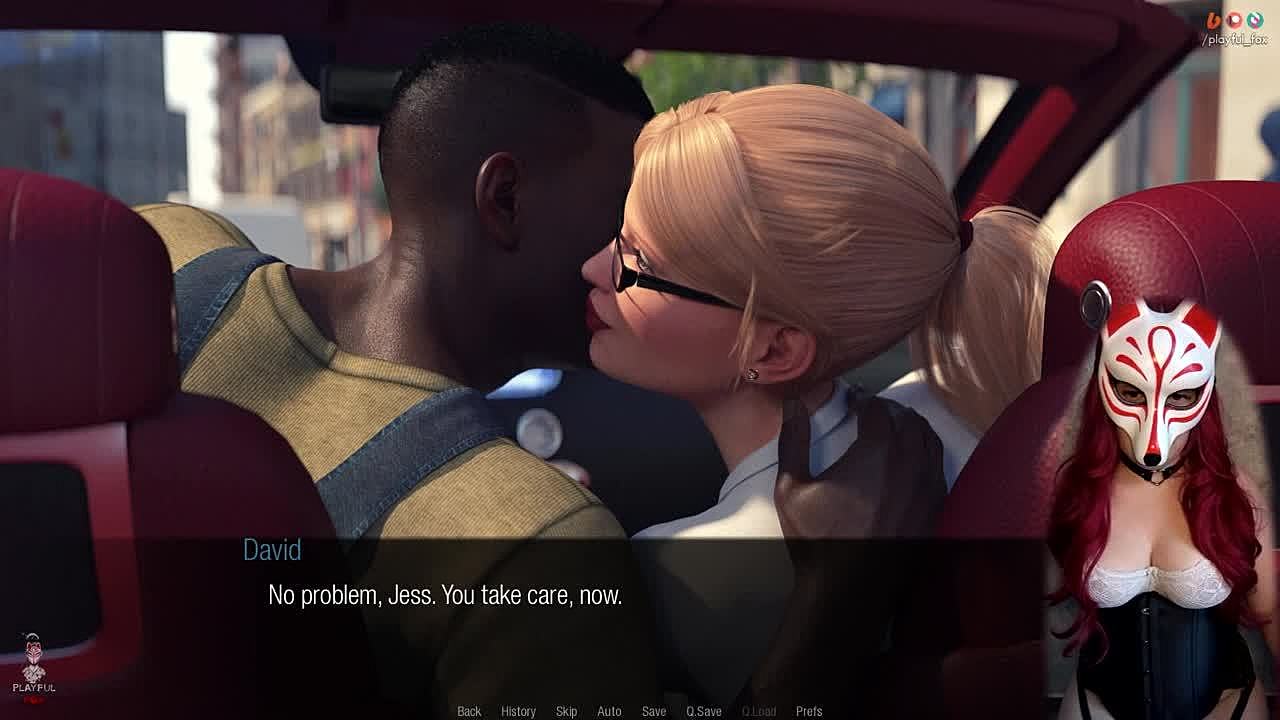Quick save with Q.Save

click(703, 711)
